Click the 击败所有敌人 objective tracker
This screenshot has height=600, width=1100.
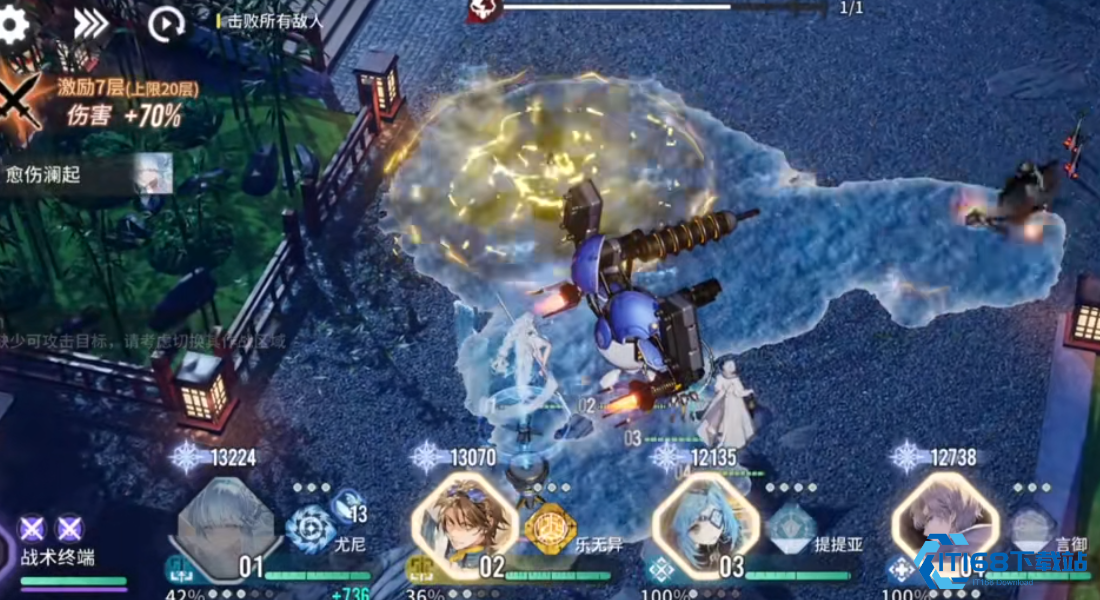[270, 20]
